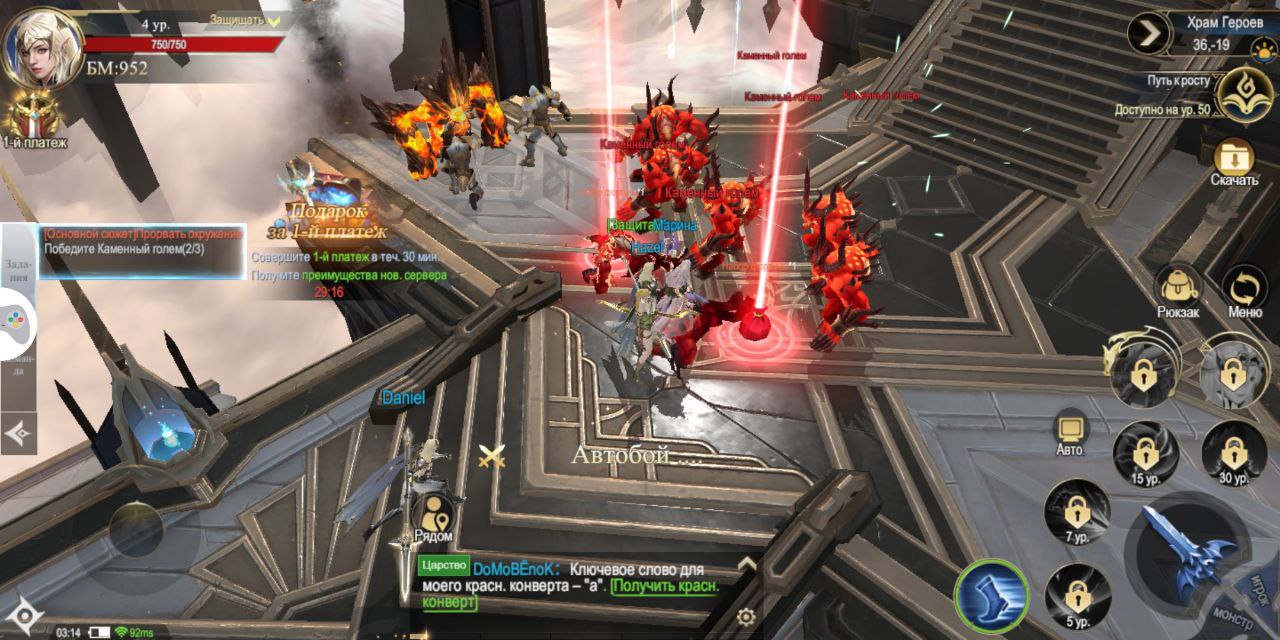Collapse the minimap arrow beside Храм Героев

[1149, 33]
